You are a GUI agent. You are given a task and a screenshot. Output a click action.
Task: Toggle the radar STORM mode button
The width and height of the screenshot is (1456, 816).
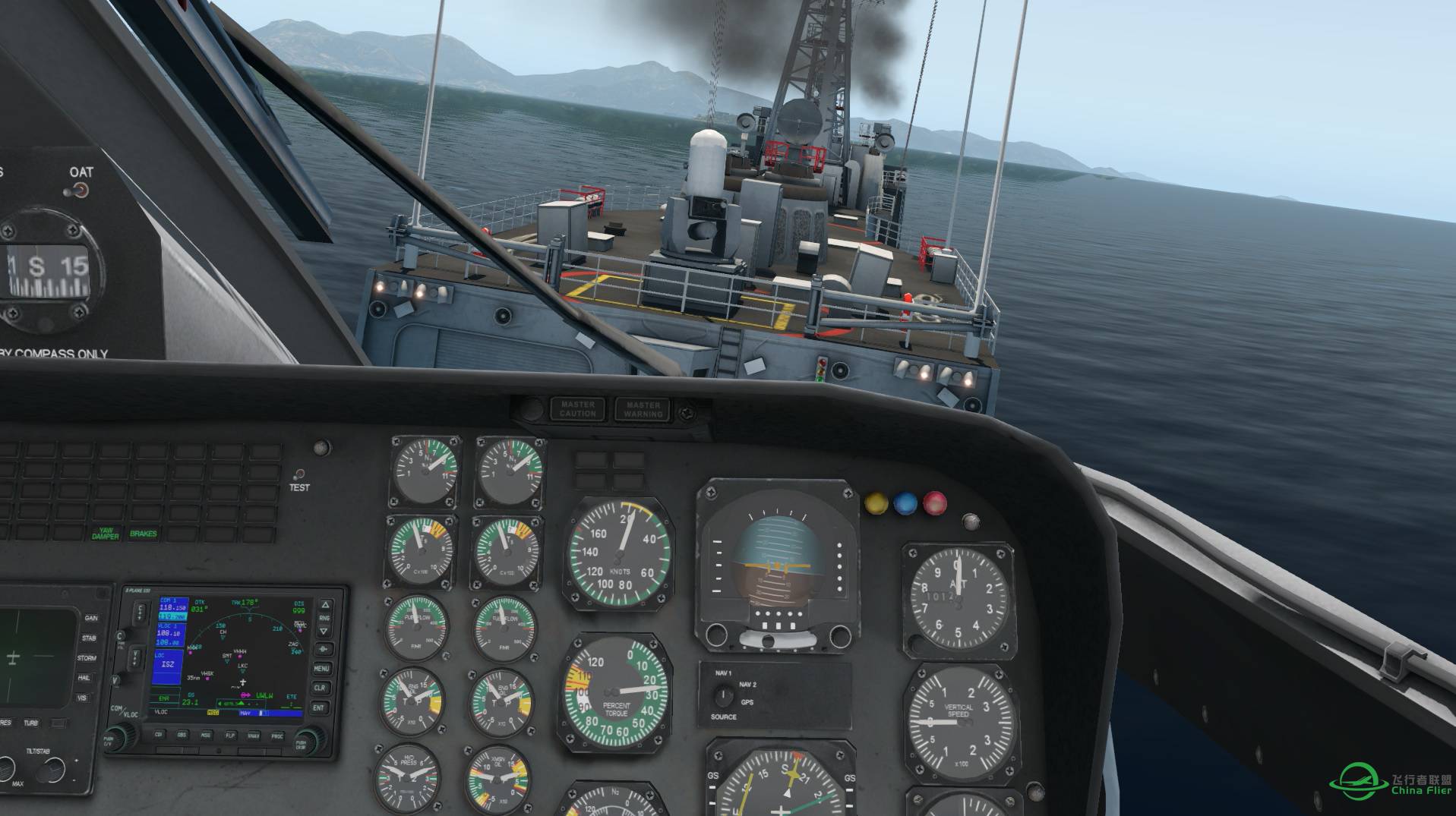[x=87, y=658]
